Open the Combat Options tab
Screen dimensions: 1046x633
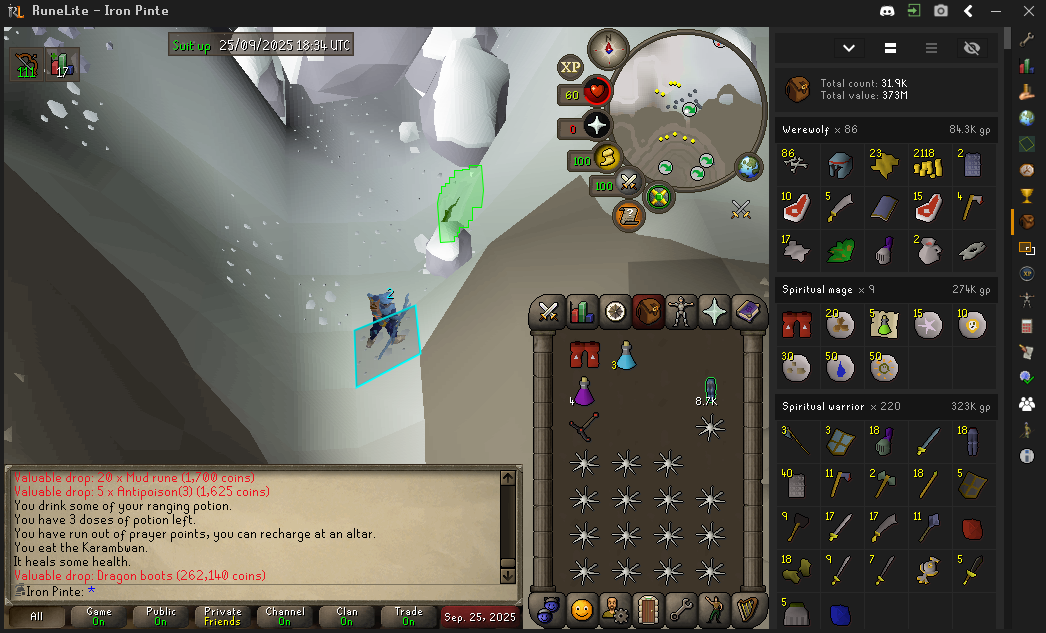click(x=548, y=311)
